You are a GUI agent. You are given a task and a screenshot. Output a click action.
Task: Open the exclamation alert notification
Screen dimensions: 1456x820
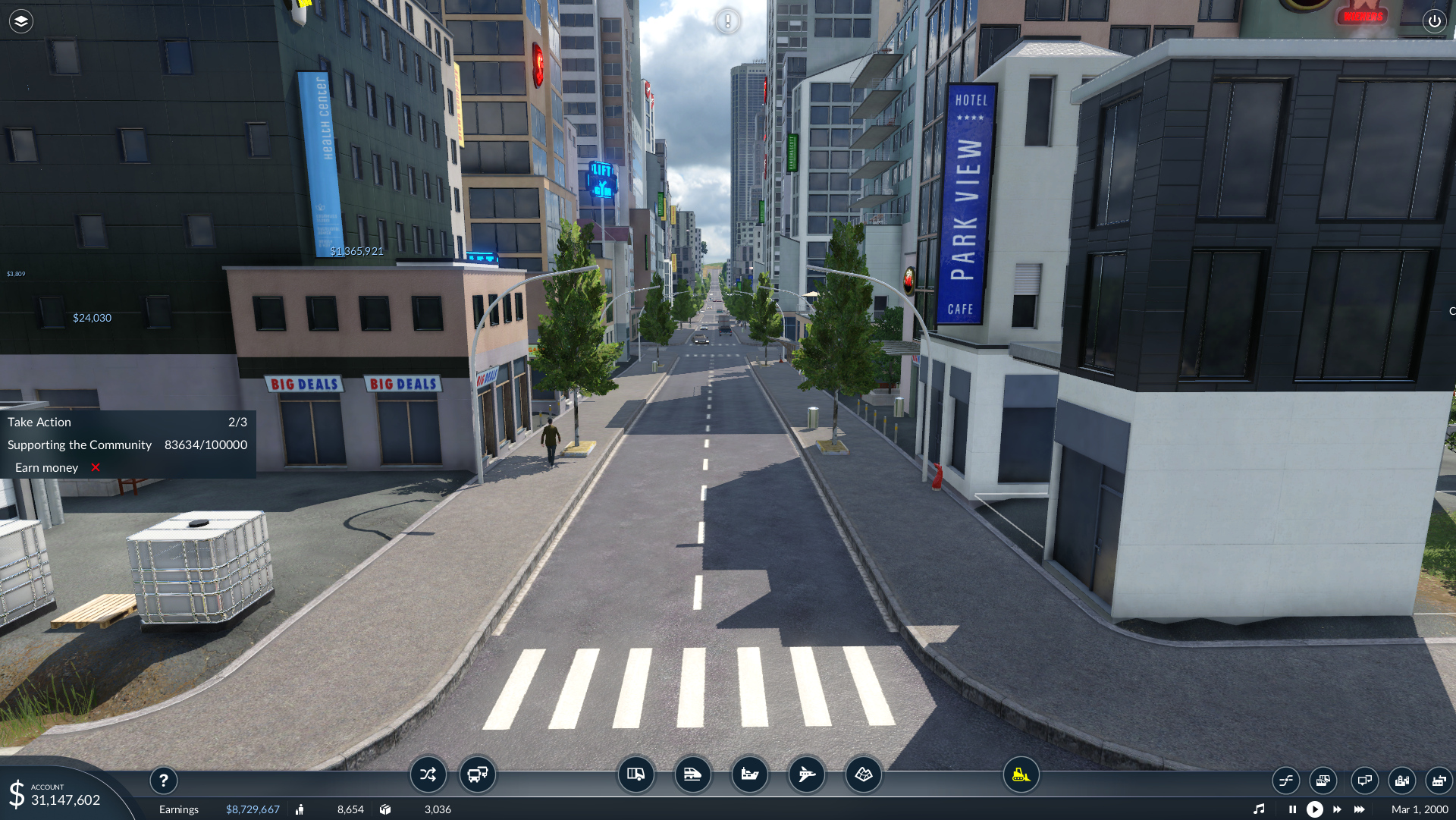[x=727, y=21]
